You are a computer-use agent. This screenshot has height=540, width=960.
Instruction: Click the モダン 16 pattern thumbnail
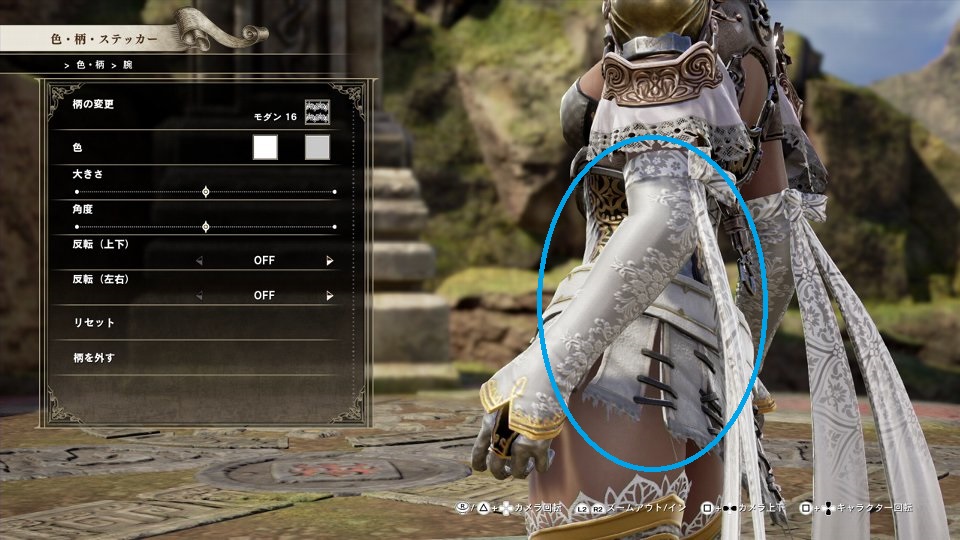coord(317,113)
